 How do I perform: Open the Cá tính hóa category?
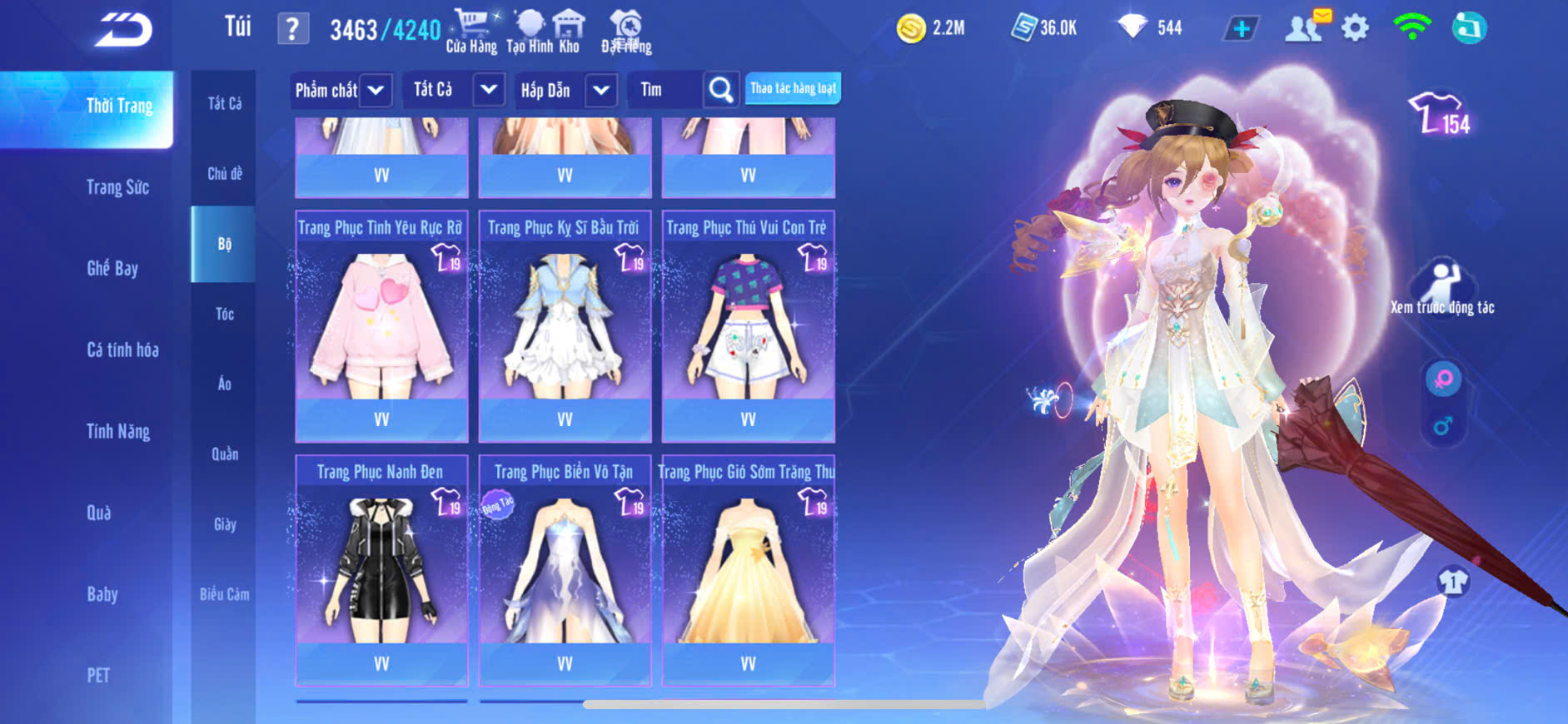pos(122,350)
